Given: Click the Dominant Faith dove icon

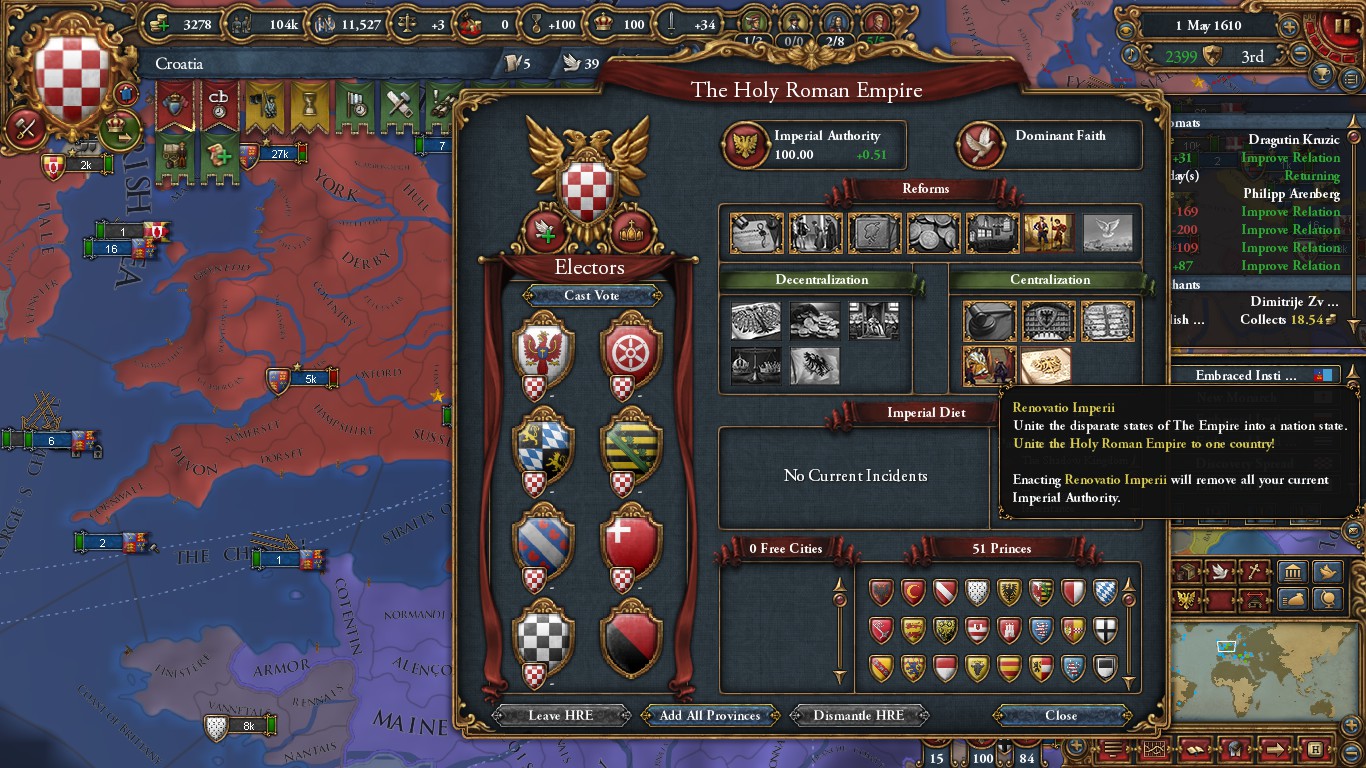Looking at the screenshot, I should 982,145.
